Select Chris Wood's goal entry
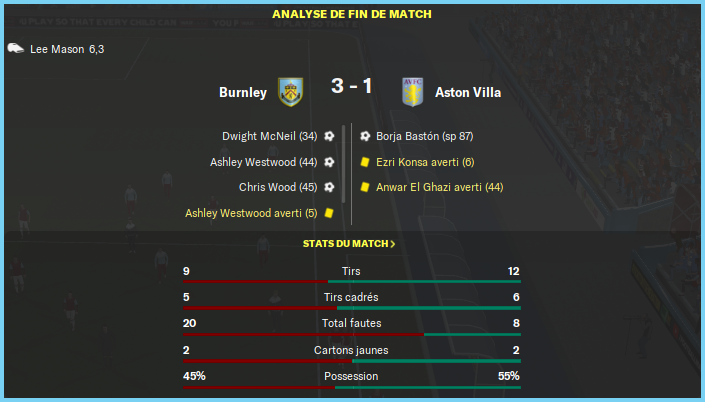This screenshot has height=402, width=705. 278,187
